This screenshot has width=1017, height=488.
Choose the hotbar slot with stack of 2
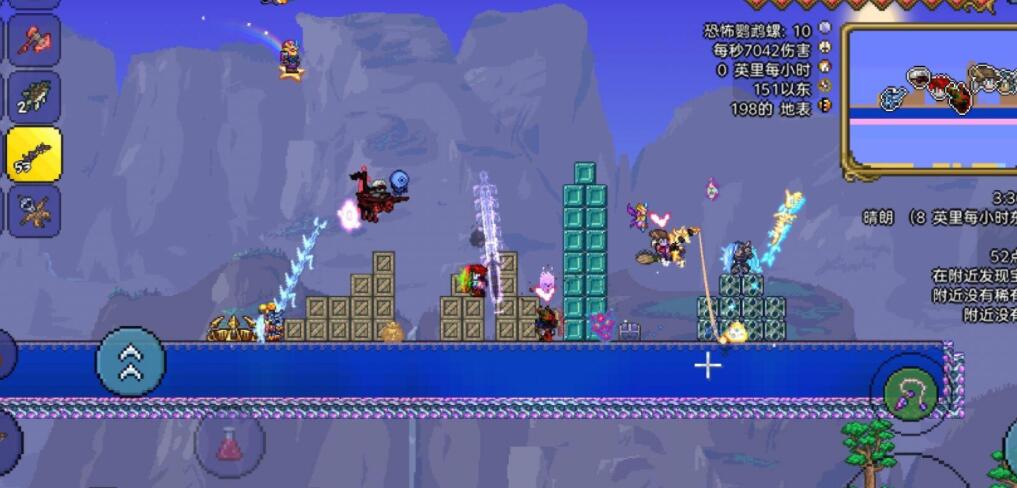coord(34,97)
